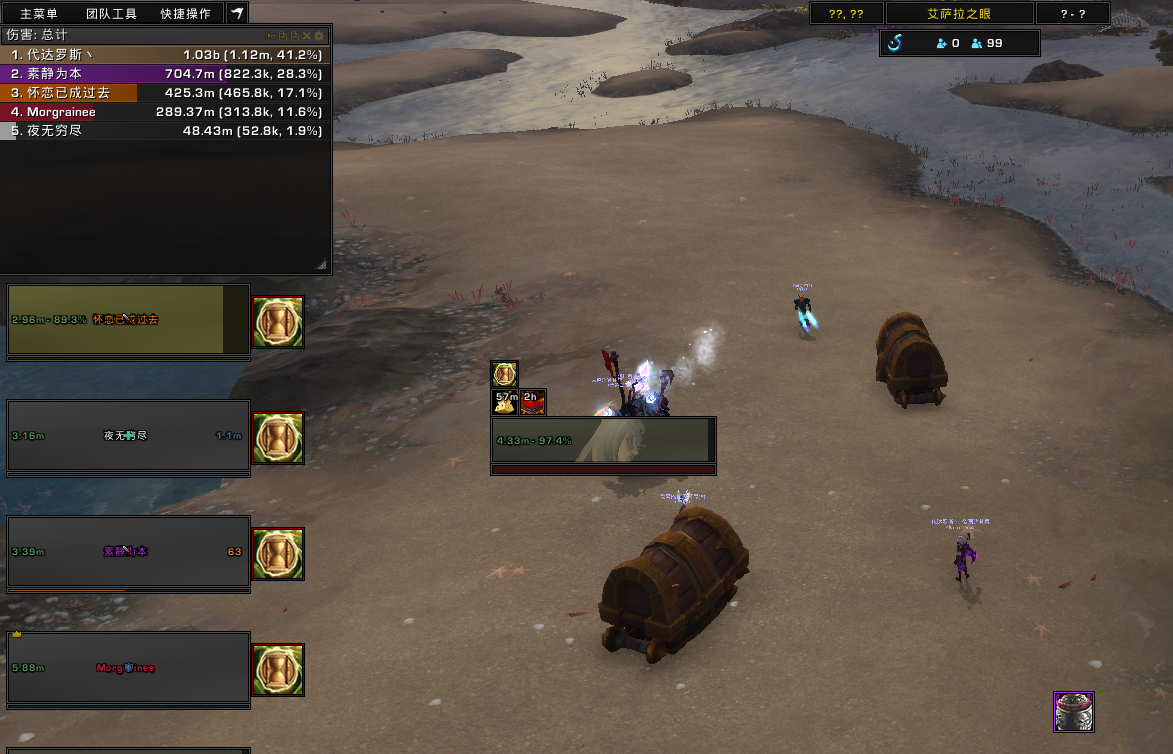Click the flag button beside 快捷操作
The width and height of the screenshot is (1173, 754).
pos(237,13)
